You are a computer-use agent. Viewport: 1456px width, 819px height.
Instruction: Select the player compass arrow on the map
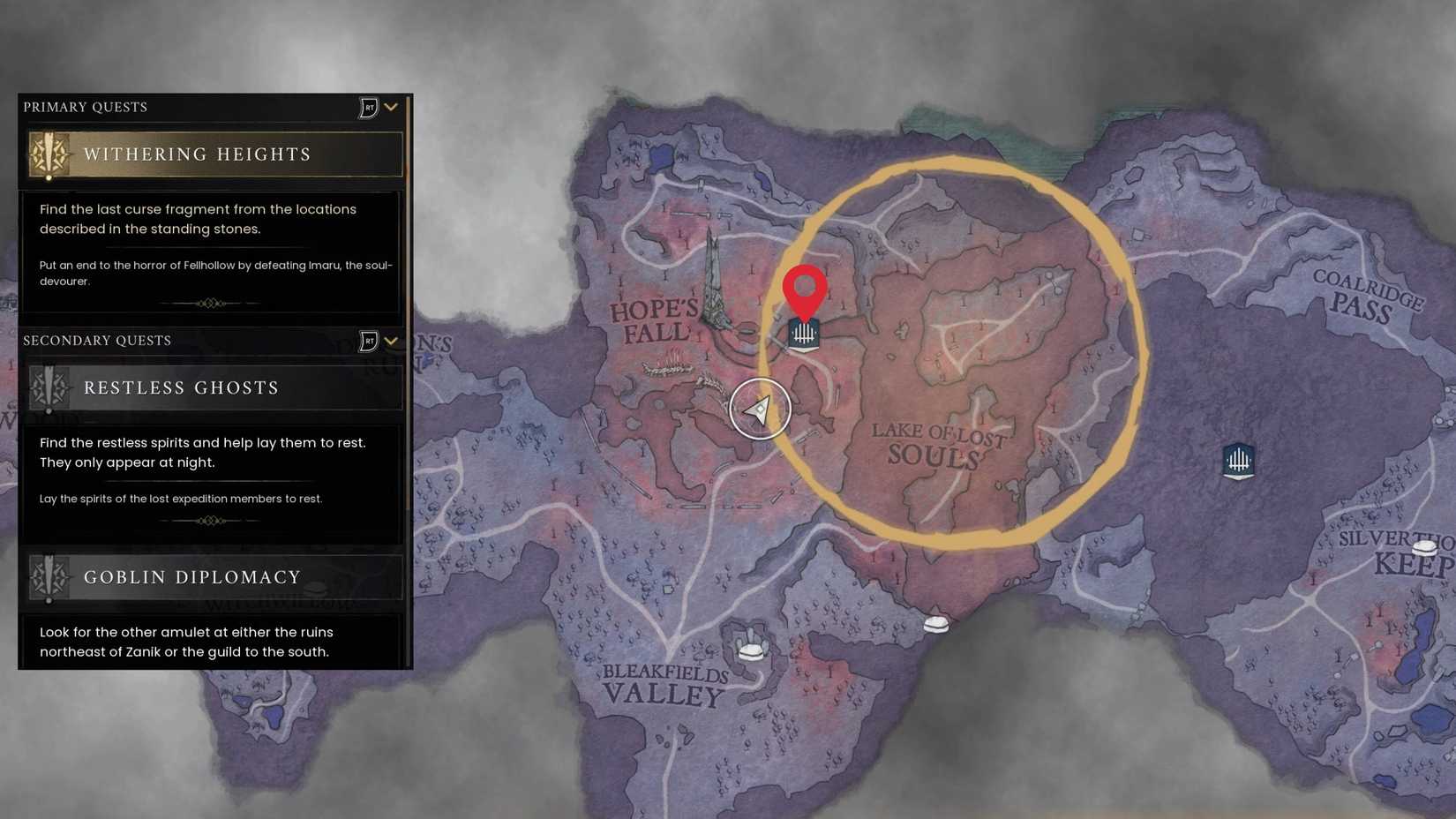760,409
